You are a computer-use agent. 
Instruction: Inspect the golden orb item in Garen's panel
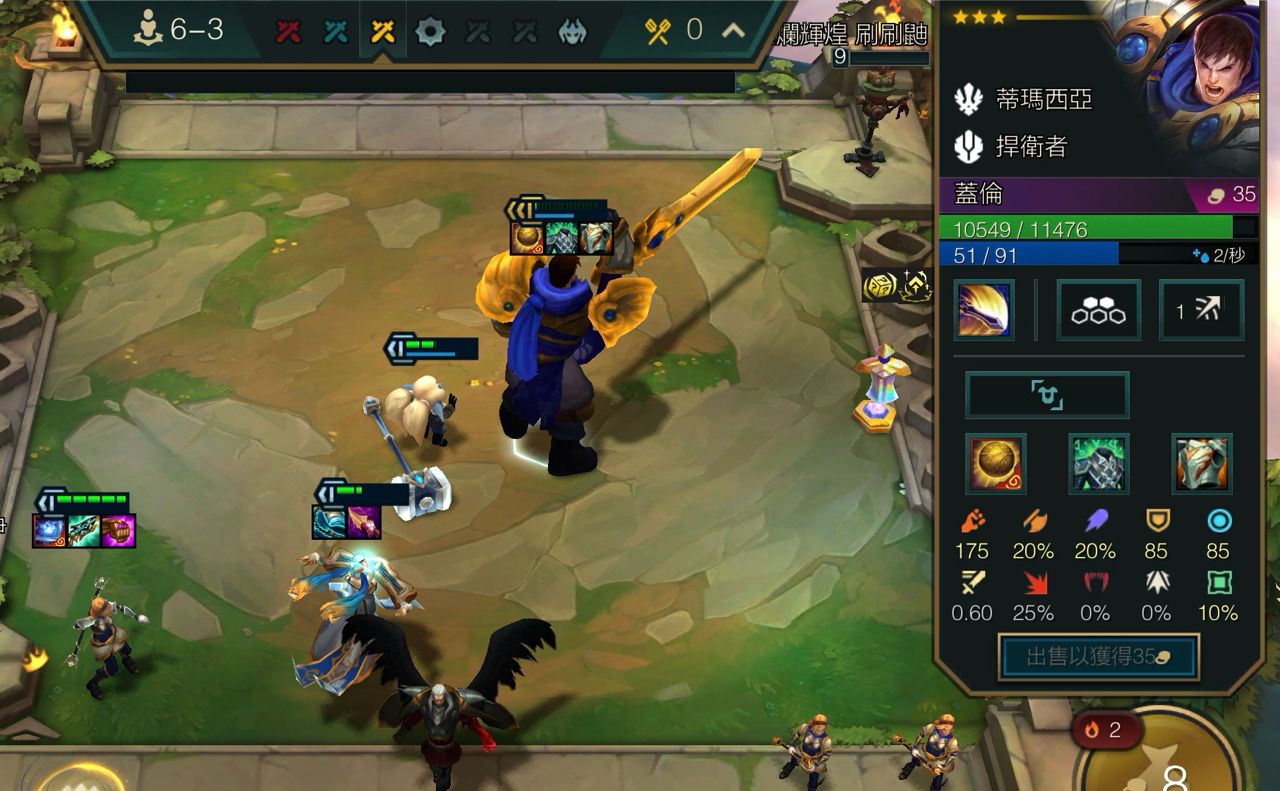pos(995,464)
